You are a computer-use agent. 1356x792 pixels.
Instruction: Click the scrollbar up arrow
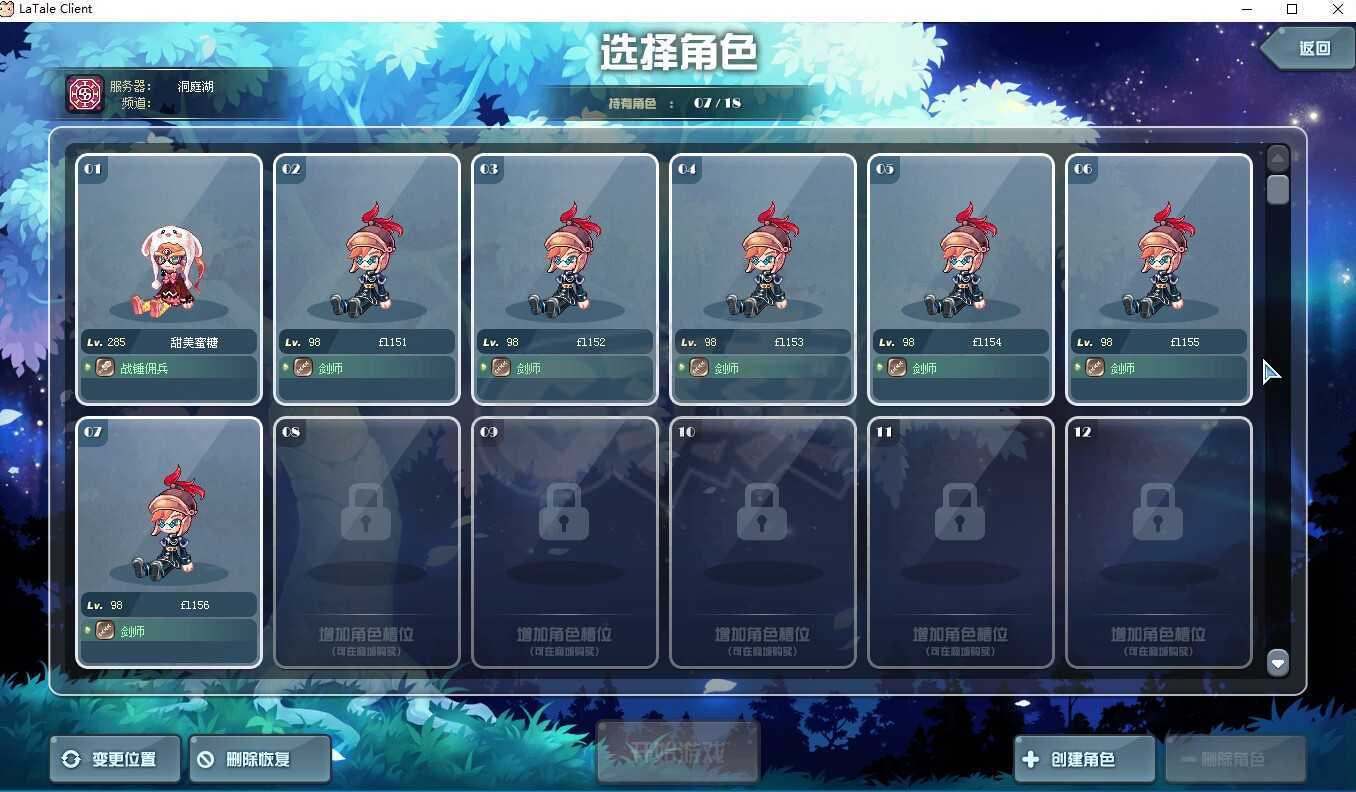point(1278,157)
